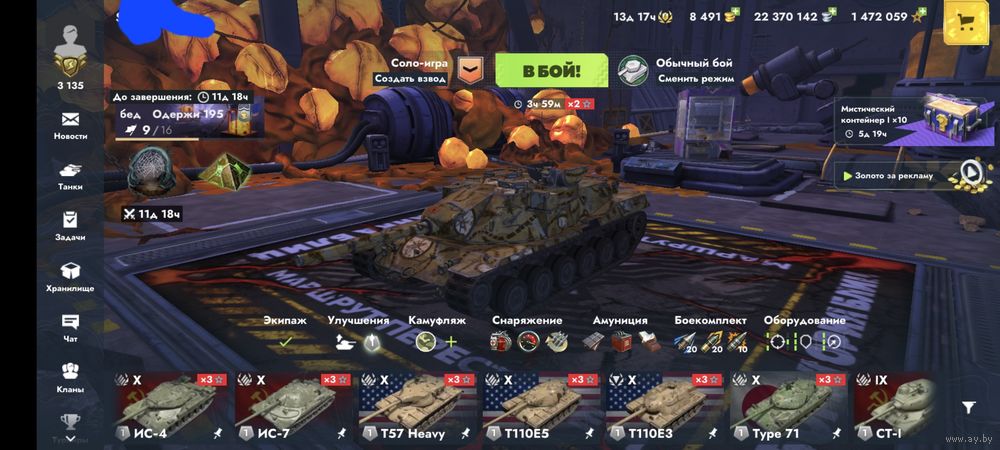Screen dimensions: 1000x450
Task: Open the Танки menu entry
Action: 70,176
